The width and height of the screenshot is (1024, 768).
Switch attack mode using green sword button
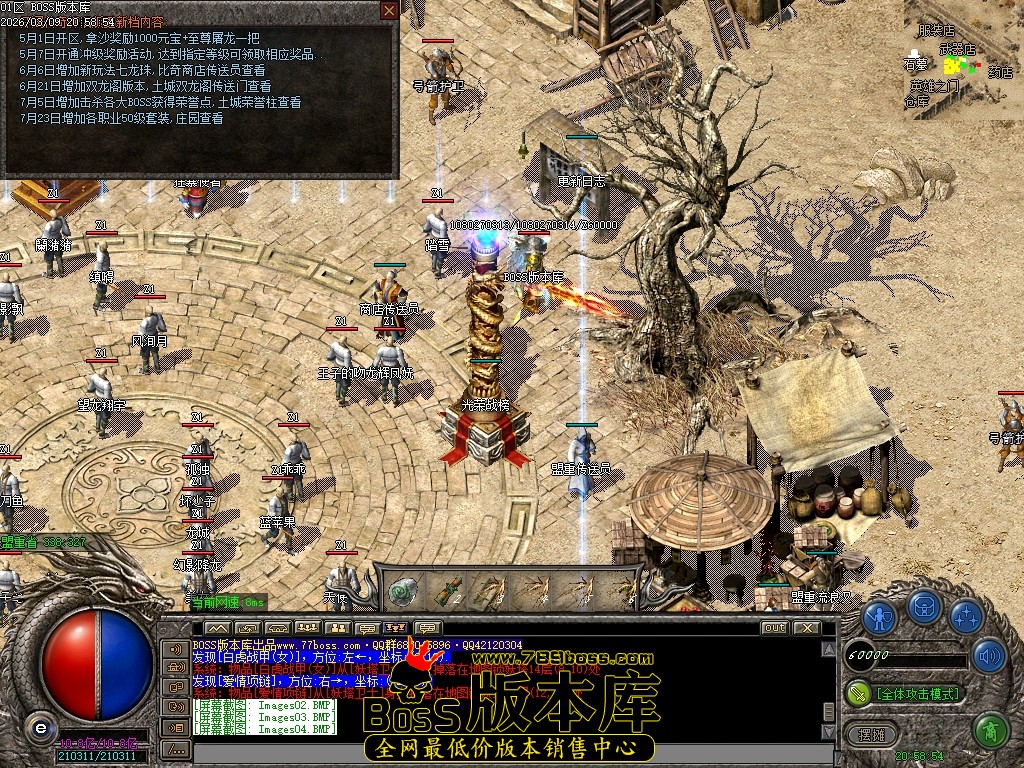pos(858,693)
